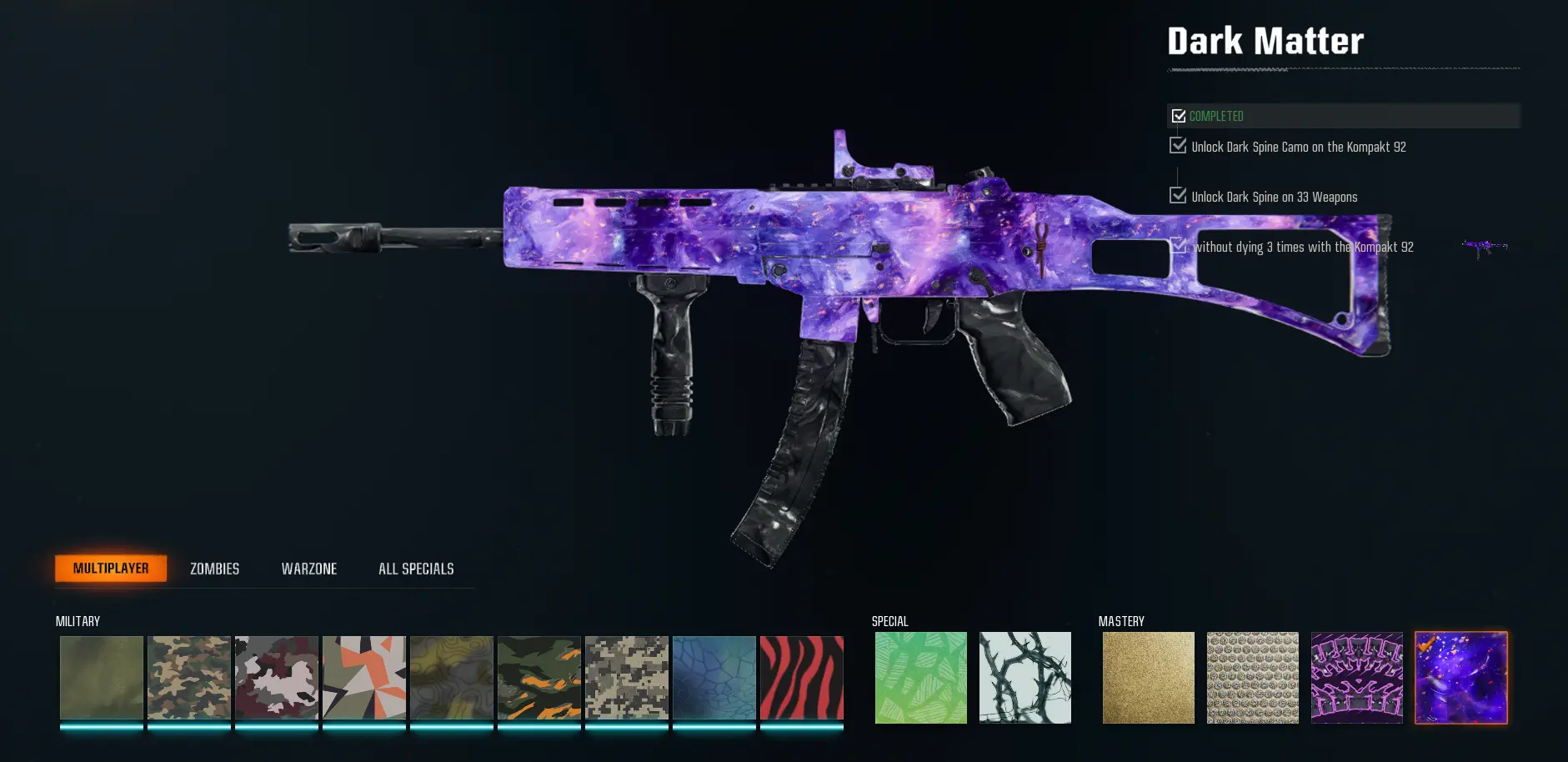Open the WARZONE tab
1568x762 pixels.
pyautogui.click(x=308, y=568)
